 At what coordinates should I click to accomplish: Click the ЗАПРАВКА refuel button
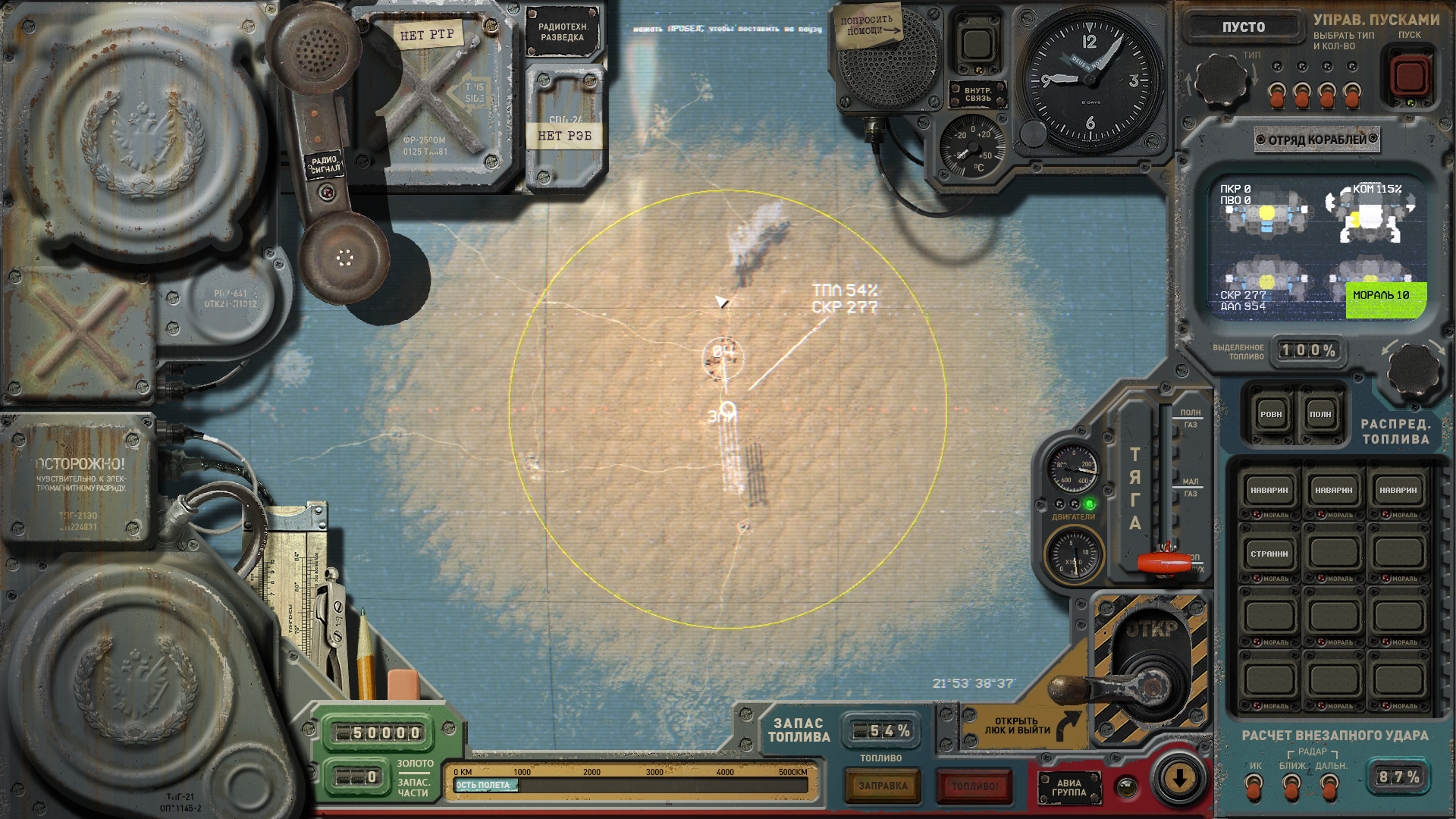883,786
